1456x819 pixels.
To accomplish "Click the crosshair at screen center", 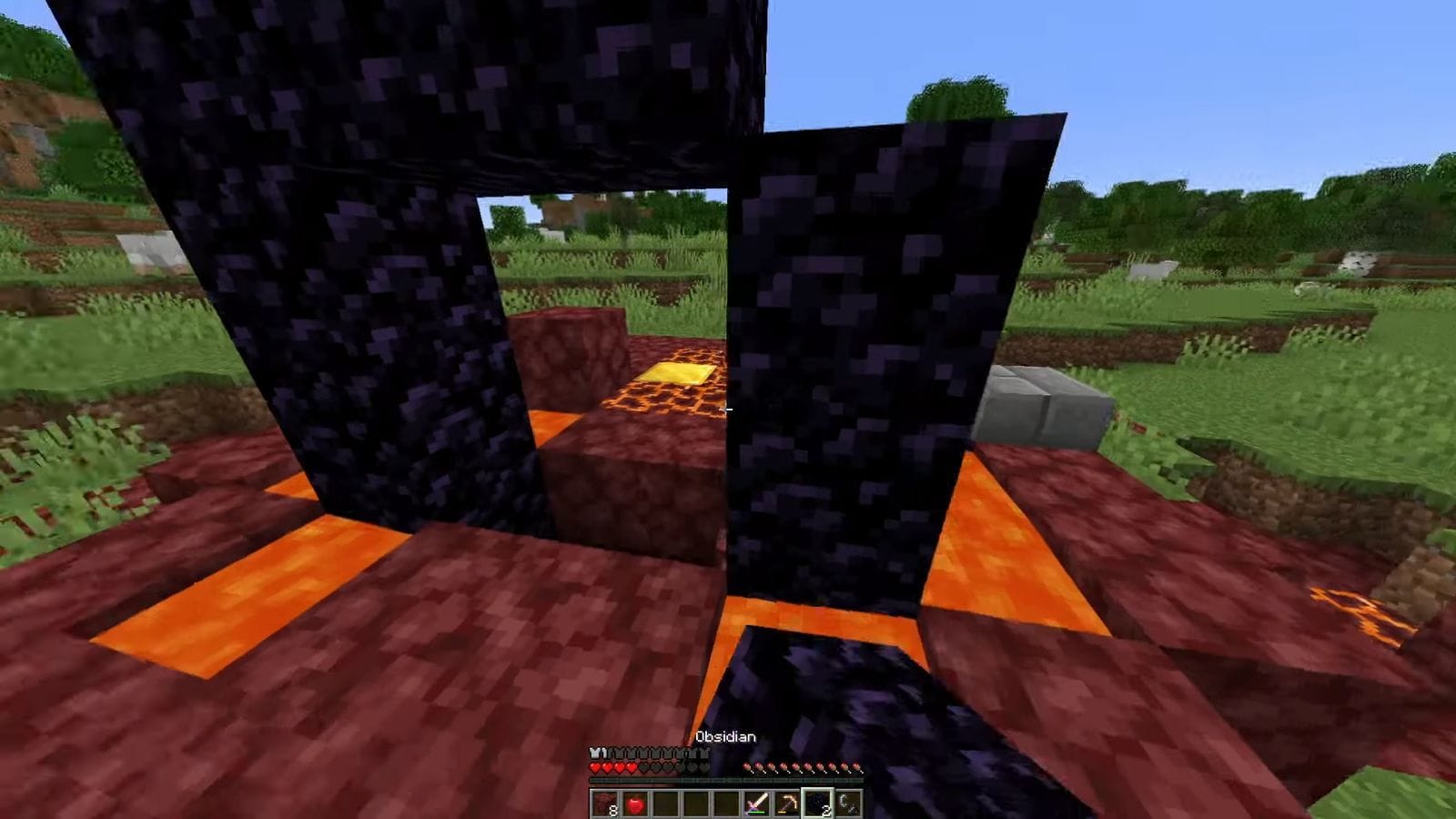I will [728, 409].
